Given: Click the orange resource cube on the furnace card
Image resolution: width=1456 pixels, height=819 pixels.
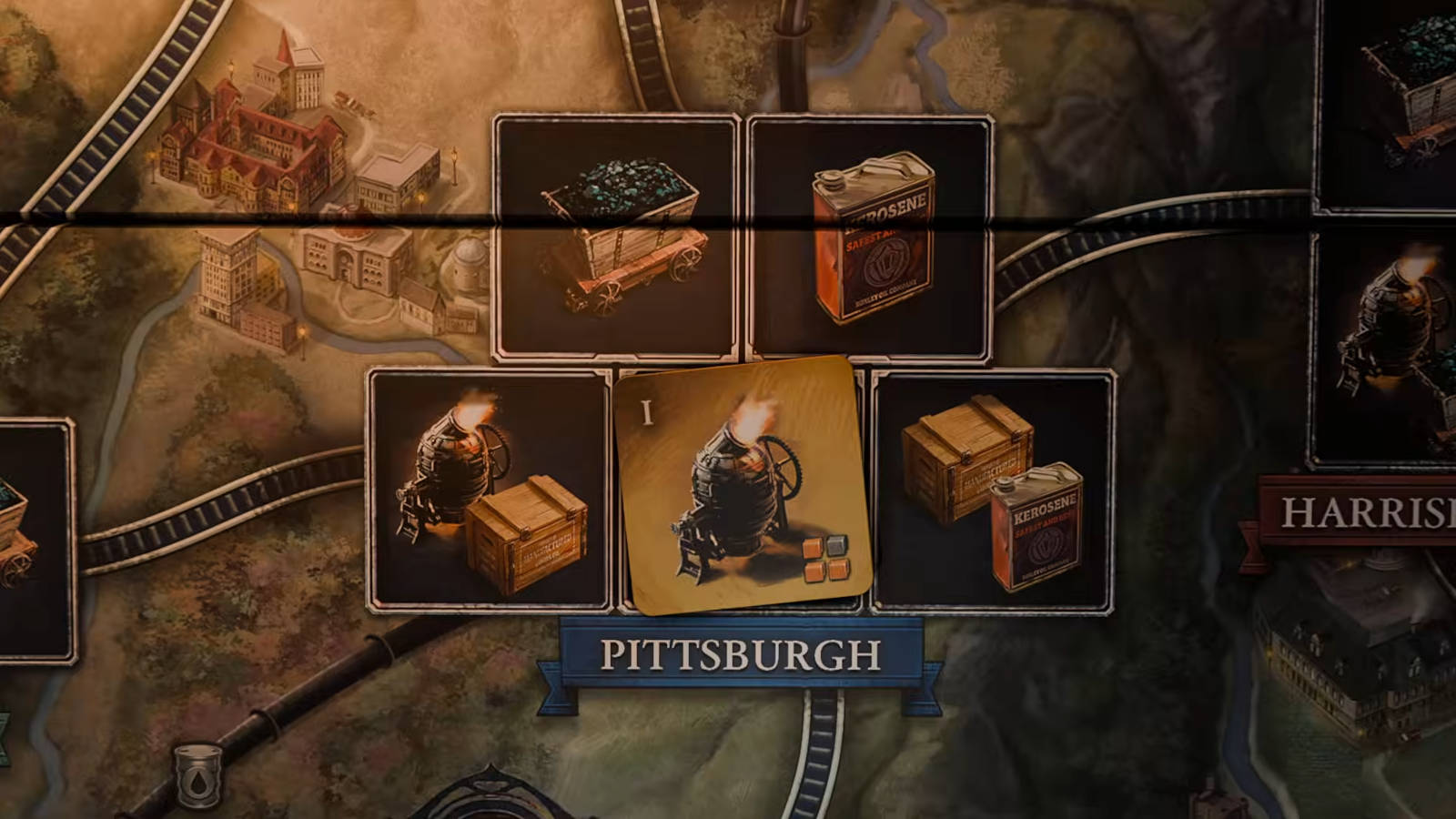Looking at the screenshot, I should coord(811,549).
